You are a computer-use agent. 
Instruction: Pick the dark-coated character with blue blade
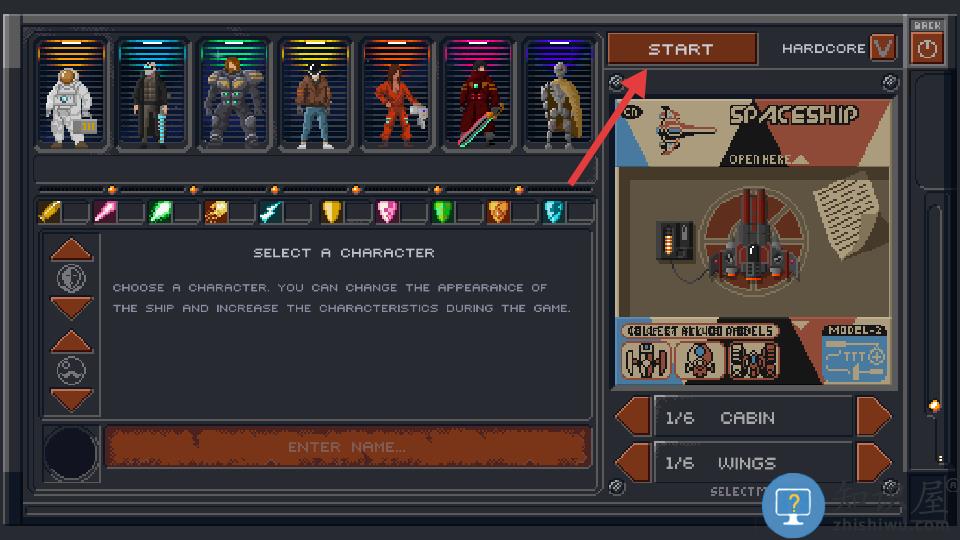153,97
